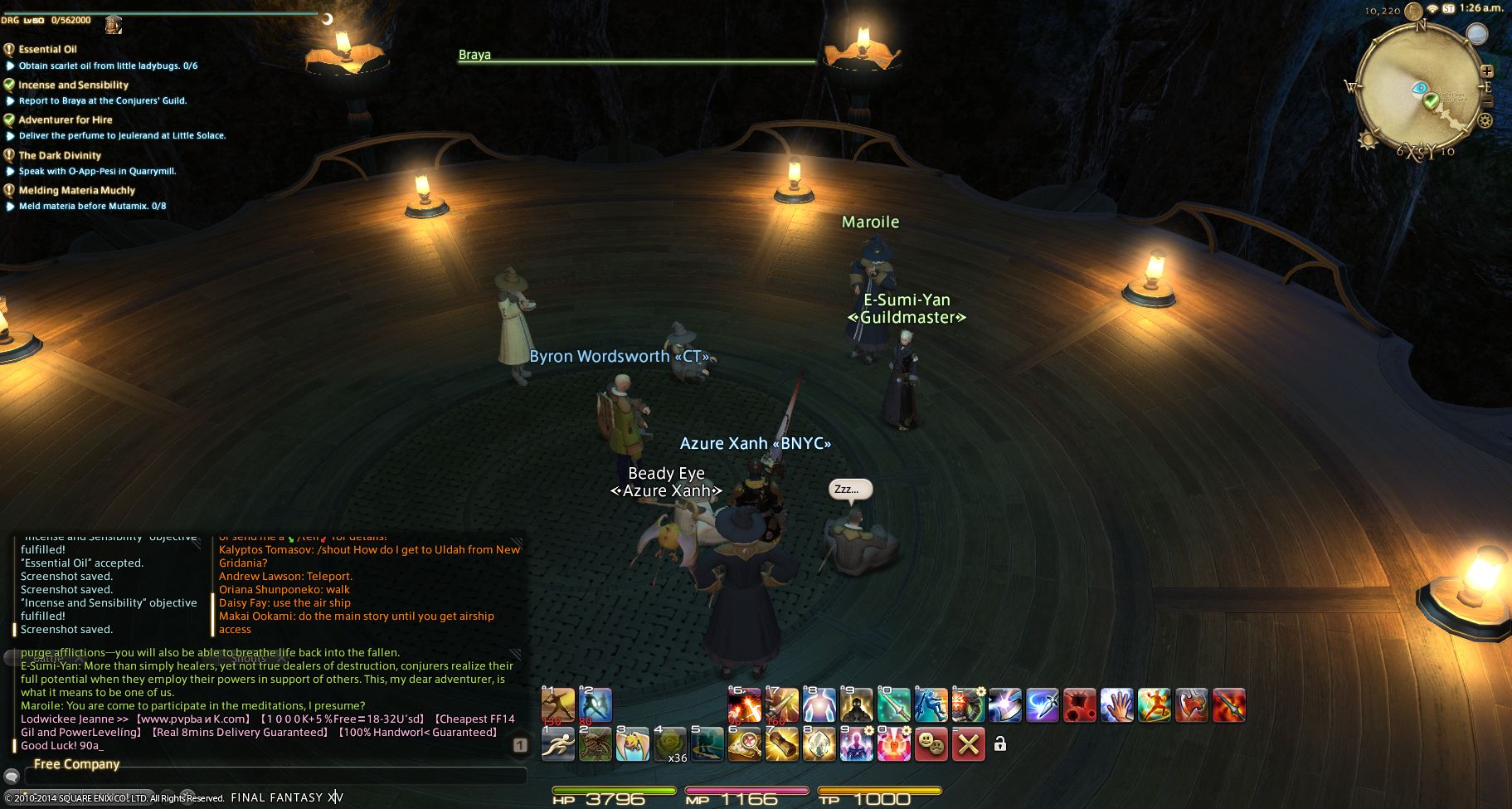The width and height of the screenshot is (1512, 809).
Task: Select the Melding Materia Muchly quest
Action: coord(76,190)
